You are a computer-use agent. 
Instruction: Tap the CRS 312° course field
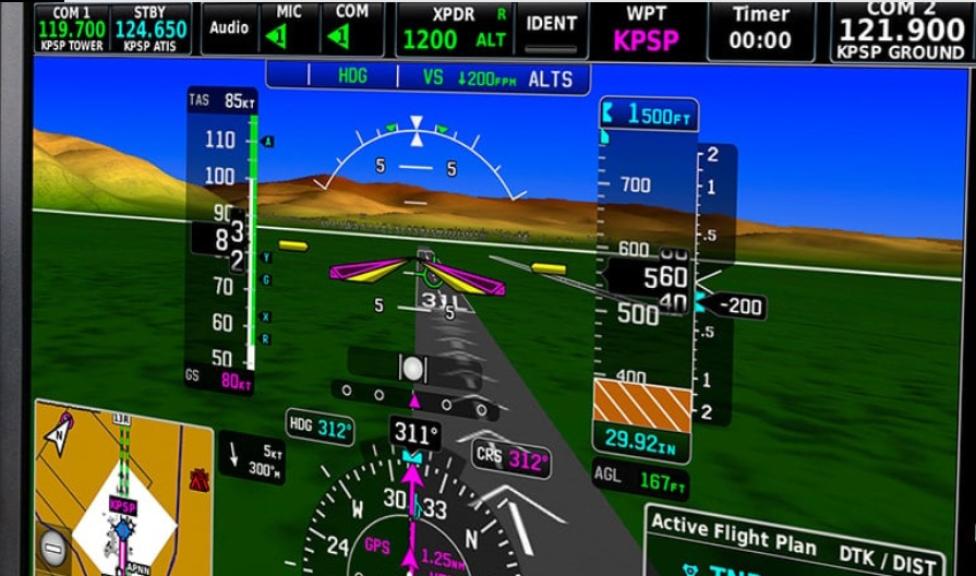(513, 458)
